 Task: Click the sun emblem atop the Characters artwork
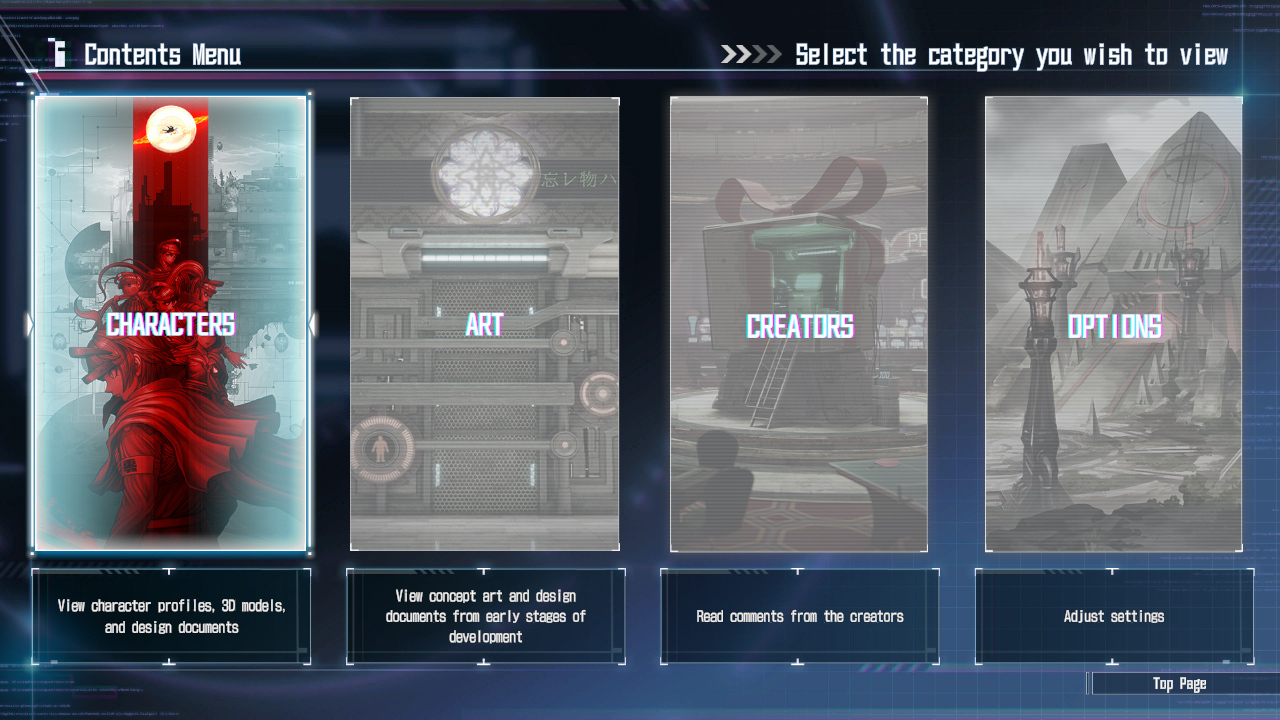point(172,130)
